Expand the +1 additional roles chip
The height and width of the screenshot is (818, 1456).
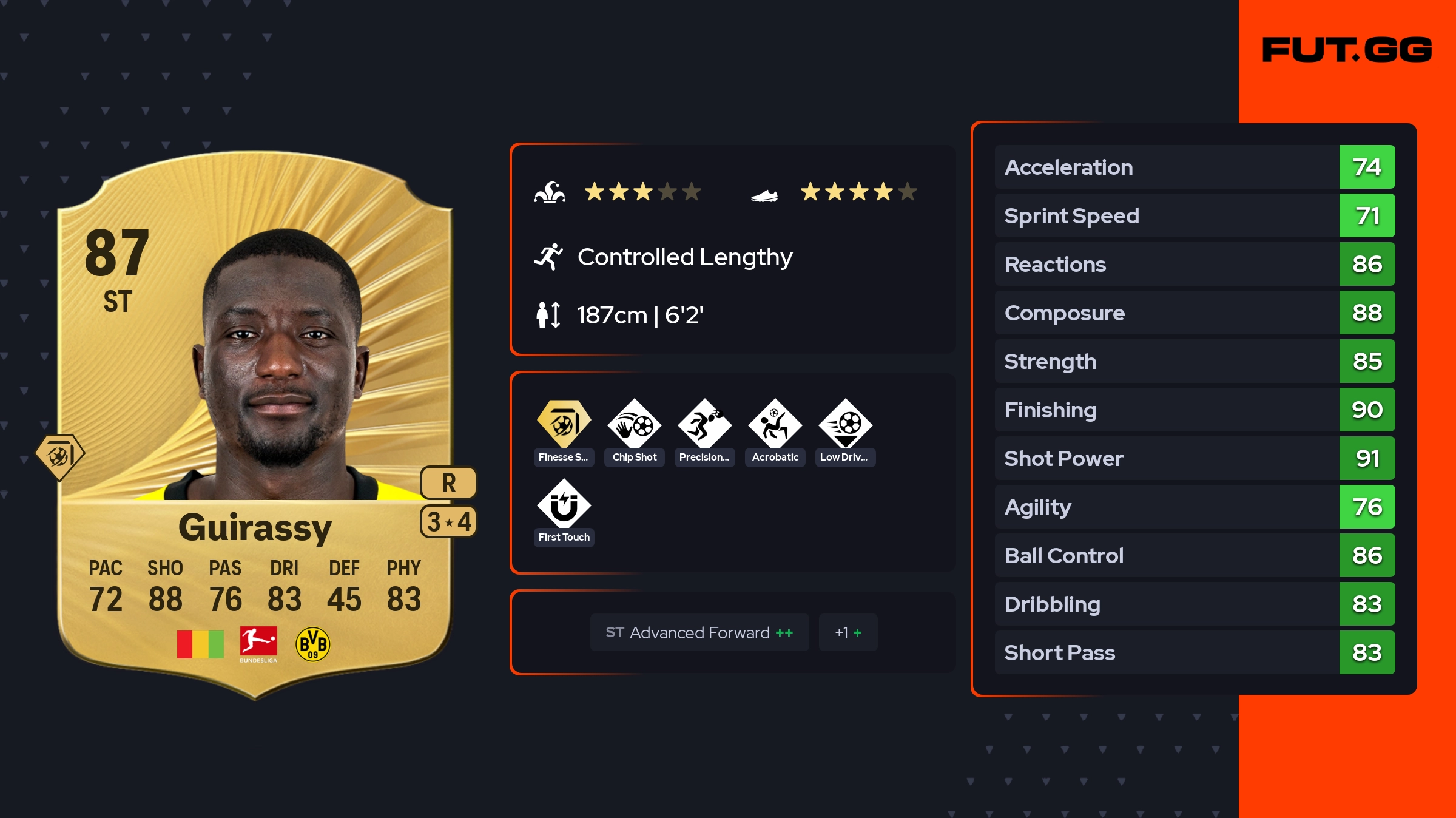[x=848, y=632]
